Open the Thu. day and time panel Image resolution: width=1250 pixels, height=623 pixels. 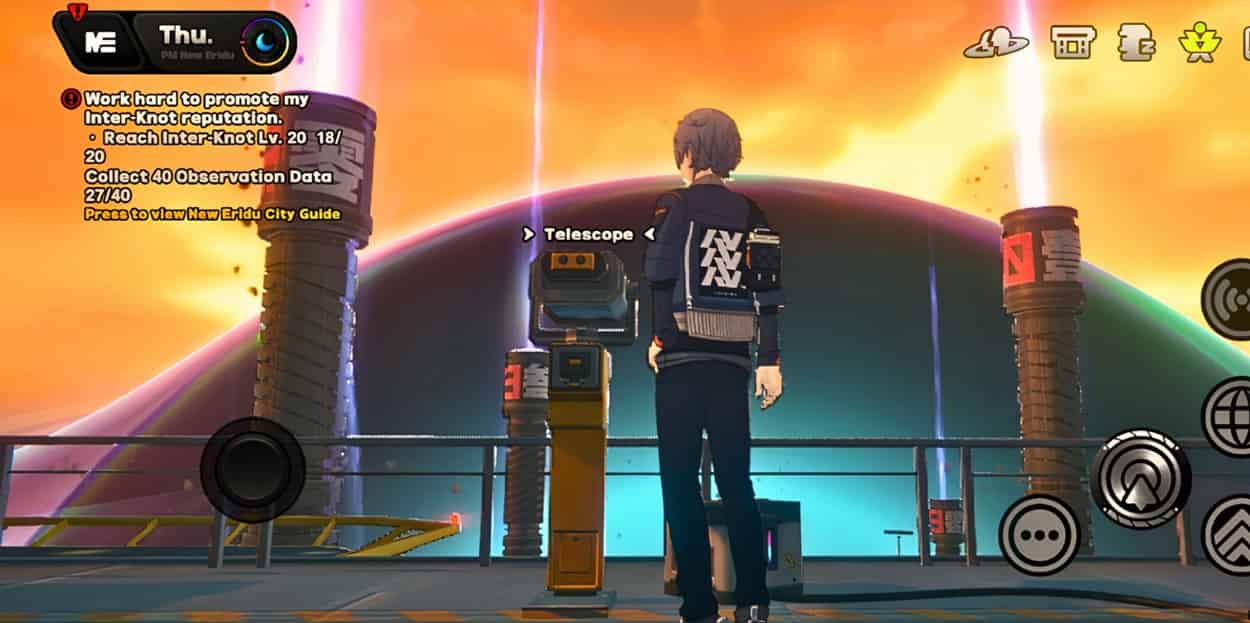pos(212,41)
